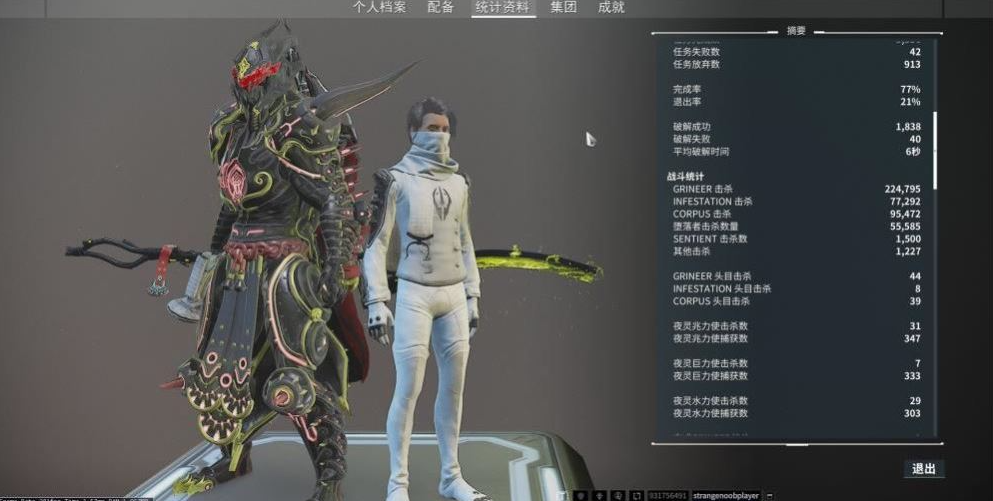Select the 统计资料 statistics tab
993x501 pixels.
pyautogui.click(x=503, y=8)
